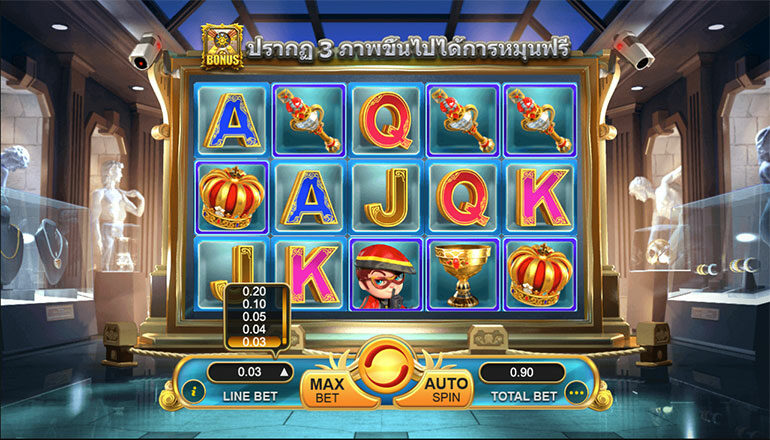Image resolution: width=770 pixels, height=440 pixels.
Task: Toggle the Line Bet dropdown arrow
Action: pyautogui.click(x=283, y=372)
